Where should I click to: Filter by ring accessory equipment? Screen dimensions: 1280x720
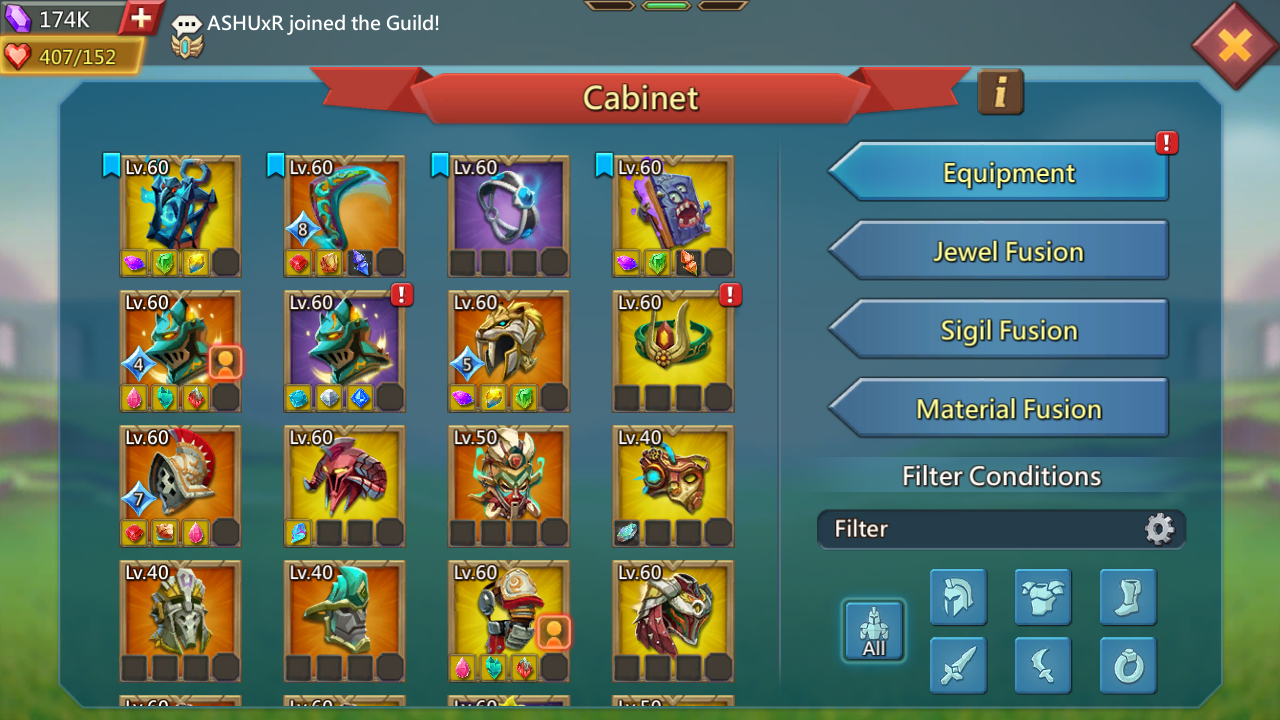point(1128,665)
